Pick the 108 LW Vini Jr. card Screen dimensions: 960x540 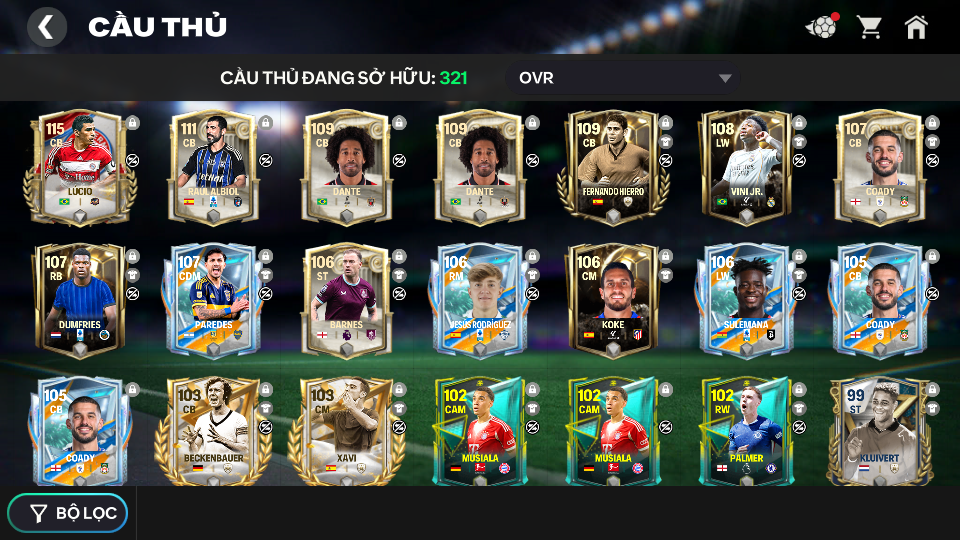(x=746, y=167)
